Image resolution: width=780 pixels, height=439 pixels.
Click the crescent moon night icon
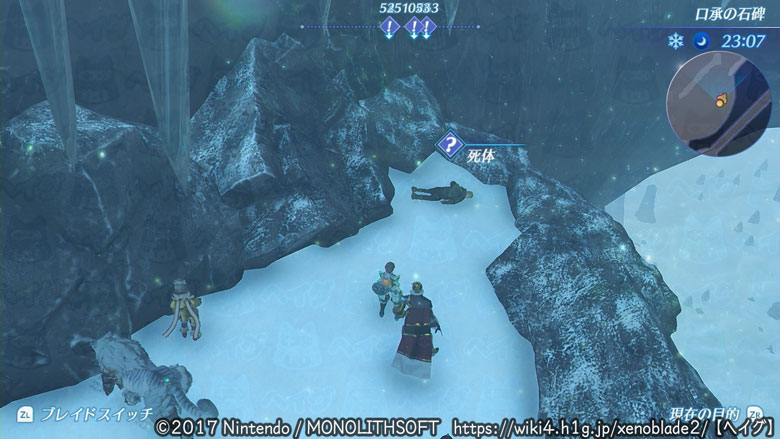[x=701, y=41]
